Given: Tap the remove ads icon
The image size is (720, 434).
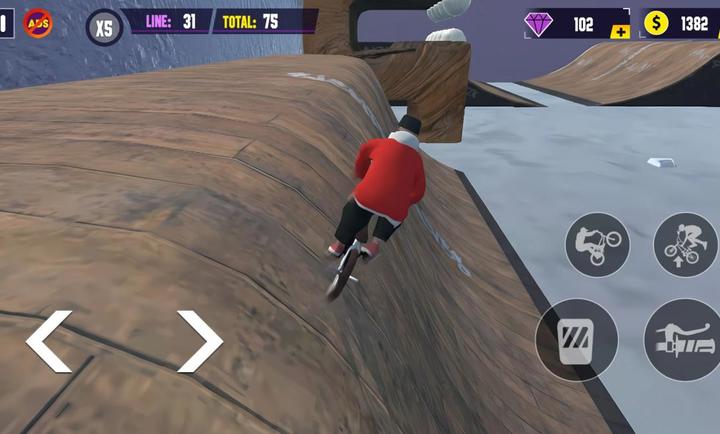Looking at the screenshot, I should [x=38, y=23].
